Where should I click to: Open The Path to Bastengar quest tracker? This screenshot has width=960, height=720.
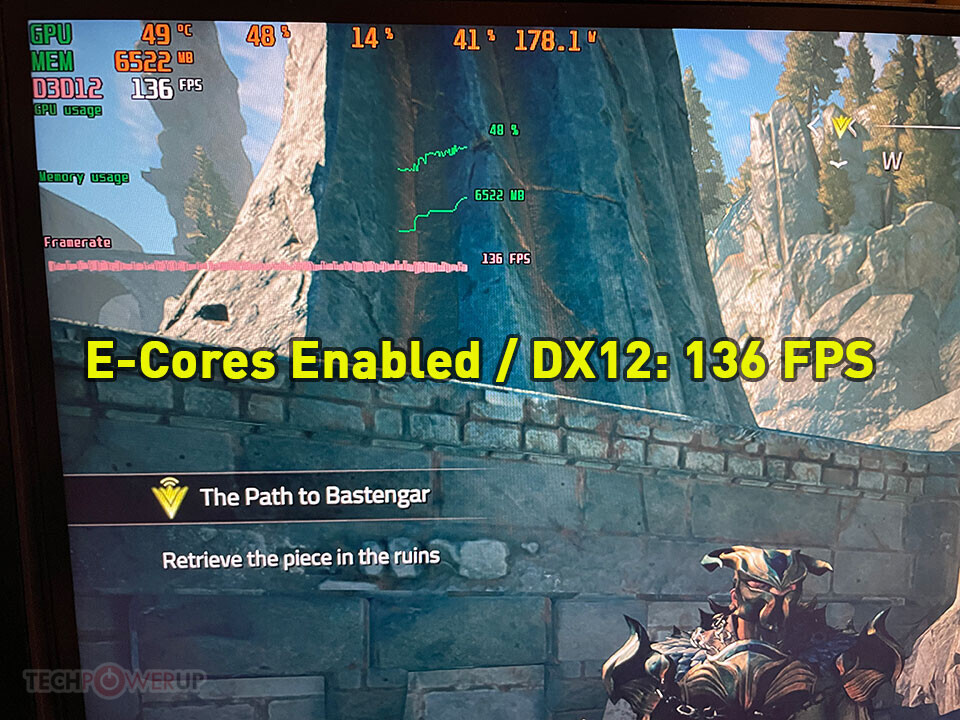coord(314,496)
